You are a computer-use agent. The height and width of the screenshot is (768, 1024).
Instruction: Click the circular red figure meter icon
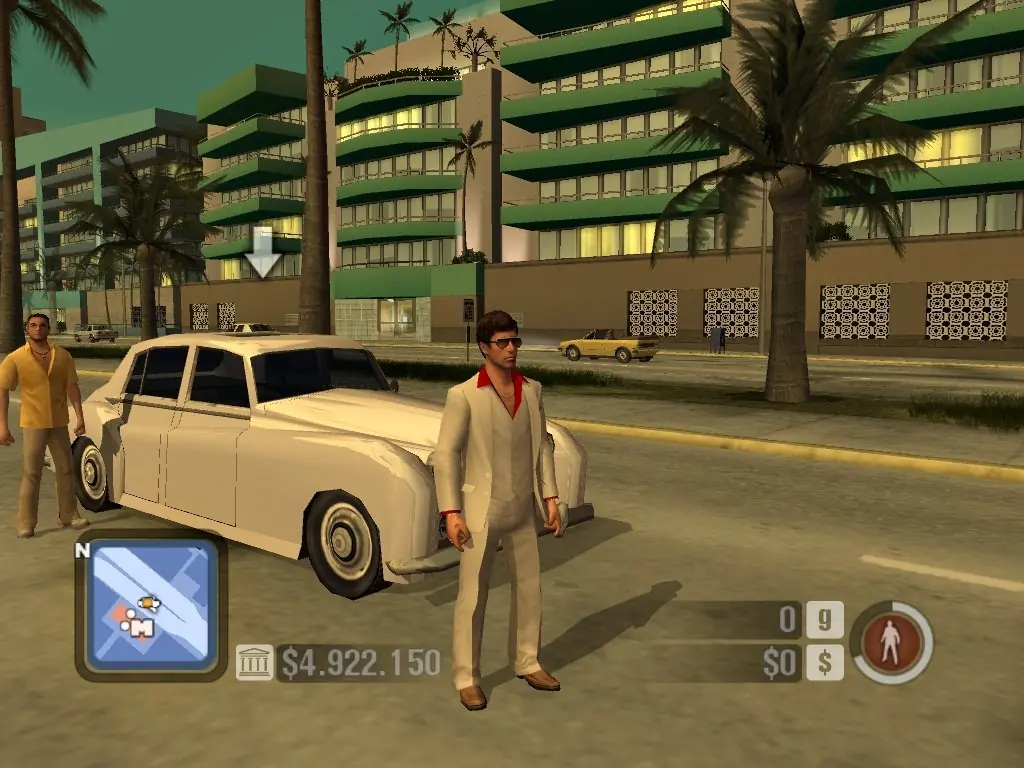pos(891,642)
